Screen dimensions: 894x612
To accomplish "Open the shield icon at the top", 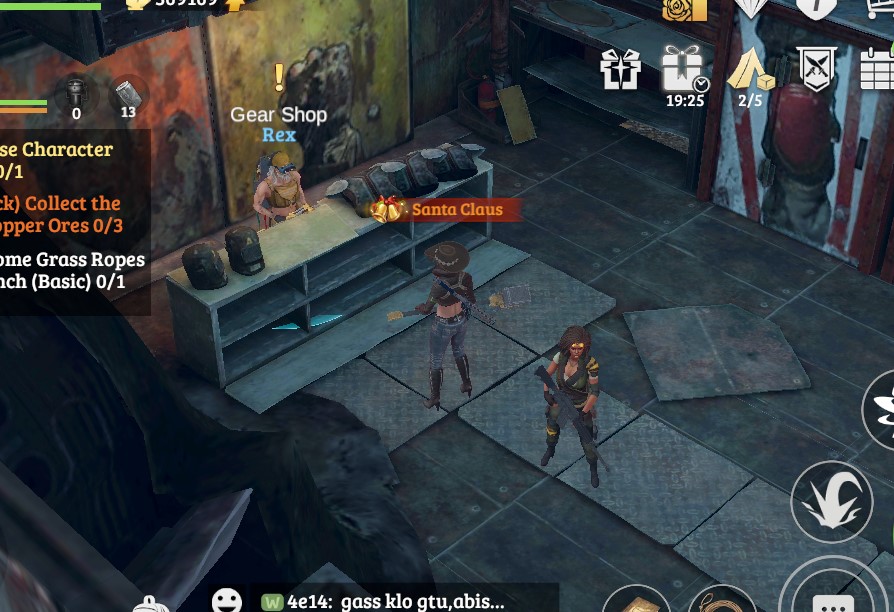I will tap(816, 8).
